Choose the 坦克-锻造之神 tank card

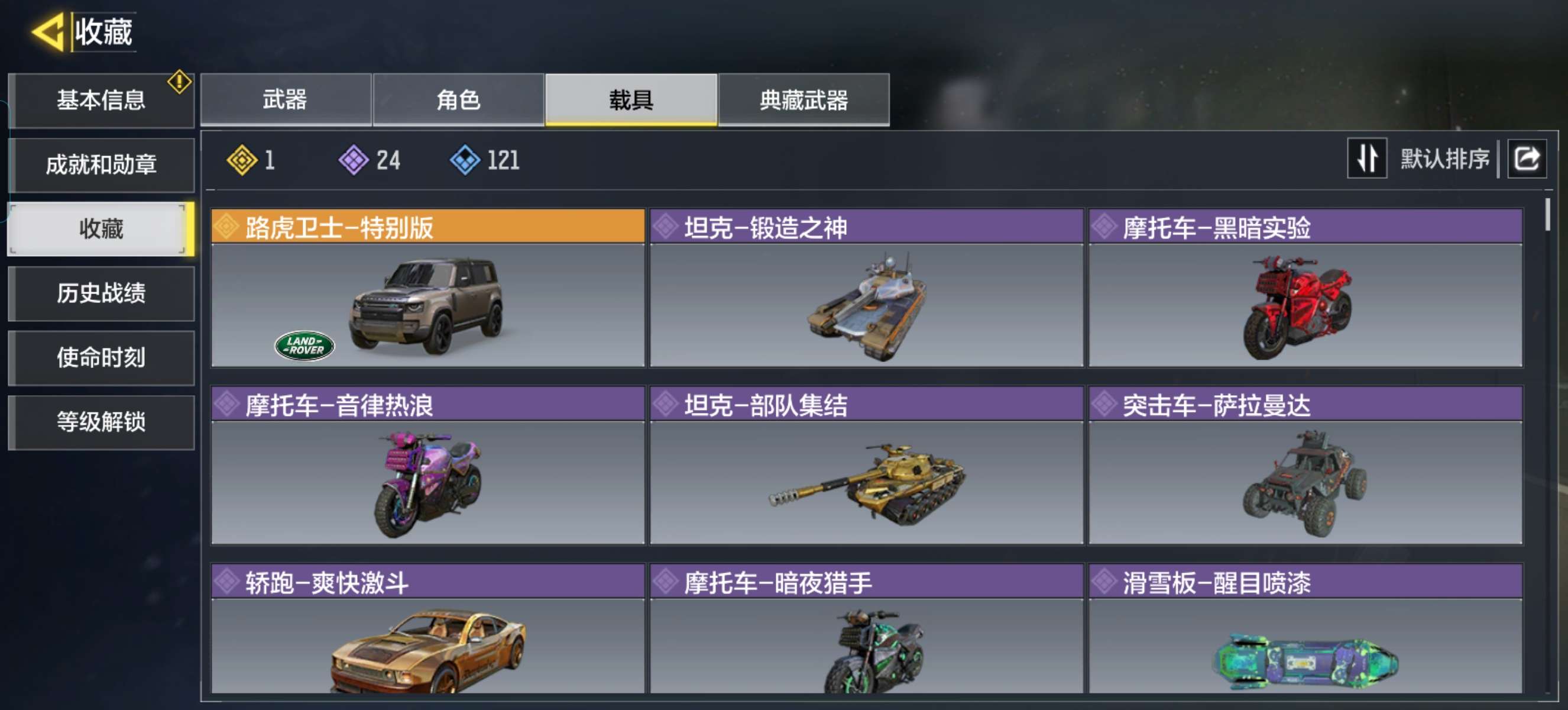(866, 288)
